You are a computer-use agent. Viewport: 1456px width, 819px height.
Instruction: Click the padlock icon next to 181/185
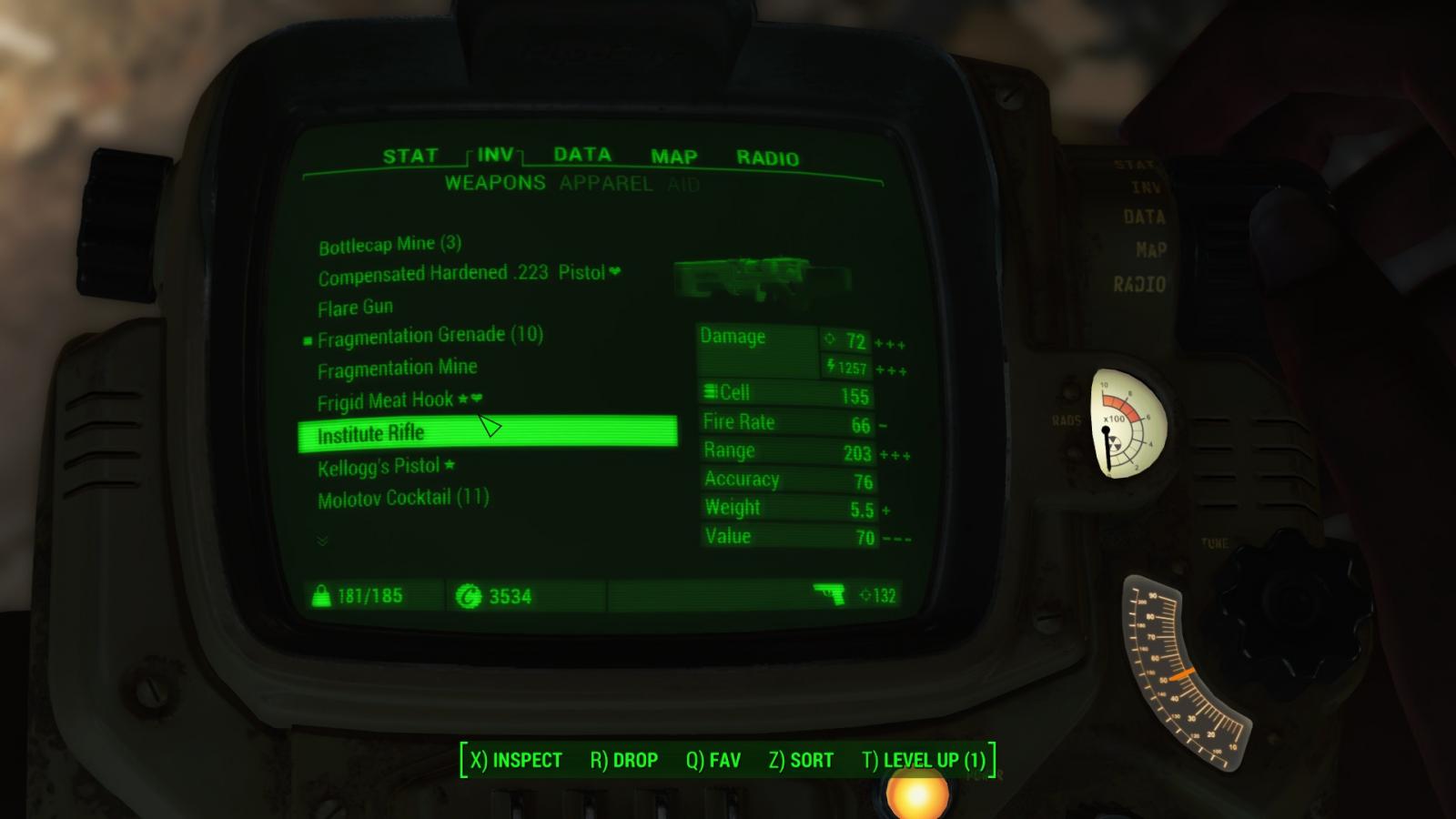coord(323,596)
